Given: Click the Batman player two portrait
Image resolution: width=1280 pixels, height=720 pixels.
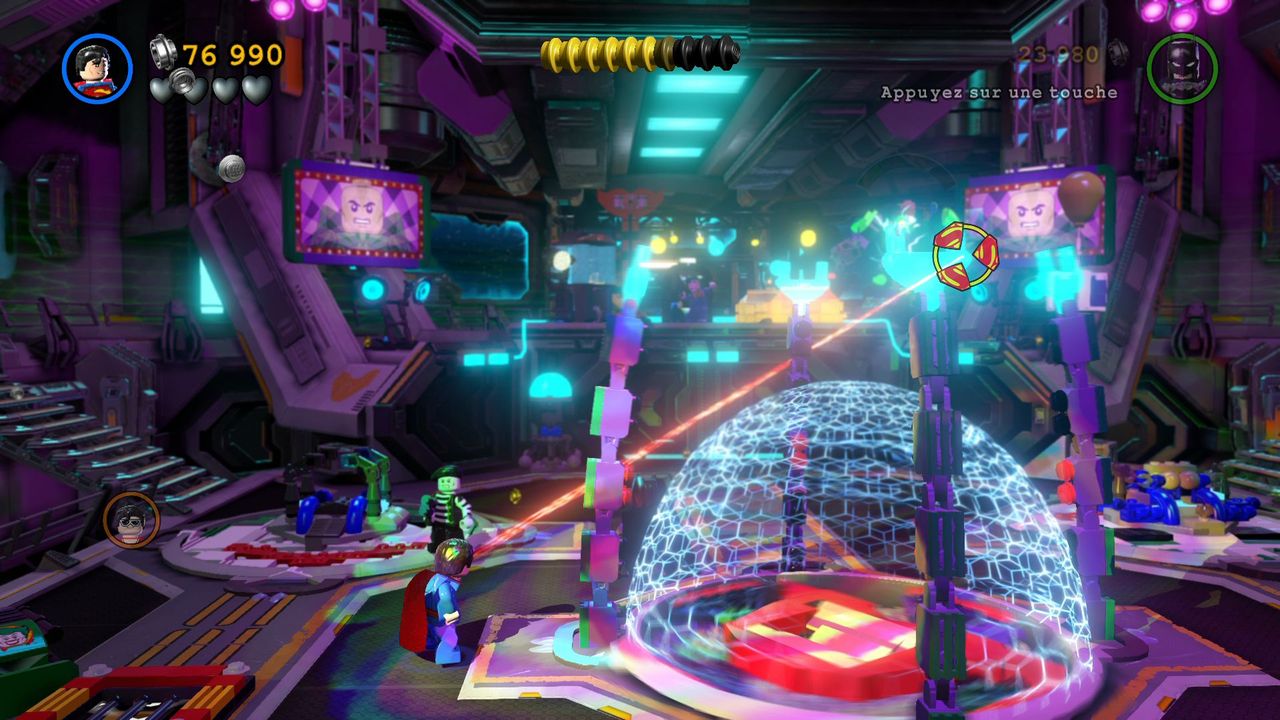Looking at the screenshot, I should [x=1182, y=68].
